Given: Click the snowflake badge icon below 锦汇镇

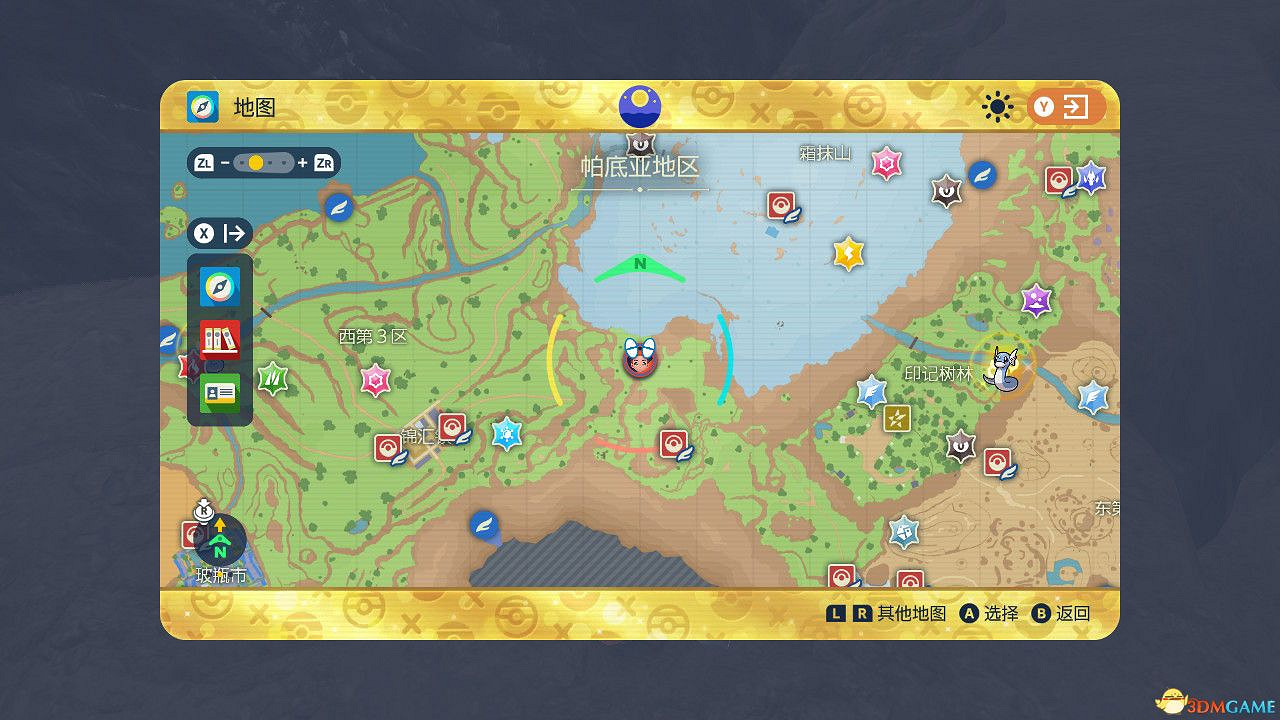Looking at the screenshot, I should click(x=508, y=432).
